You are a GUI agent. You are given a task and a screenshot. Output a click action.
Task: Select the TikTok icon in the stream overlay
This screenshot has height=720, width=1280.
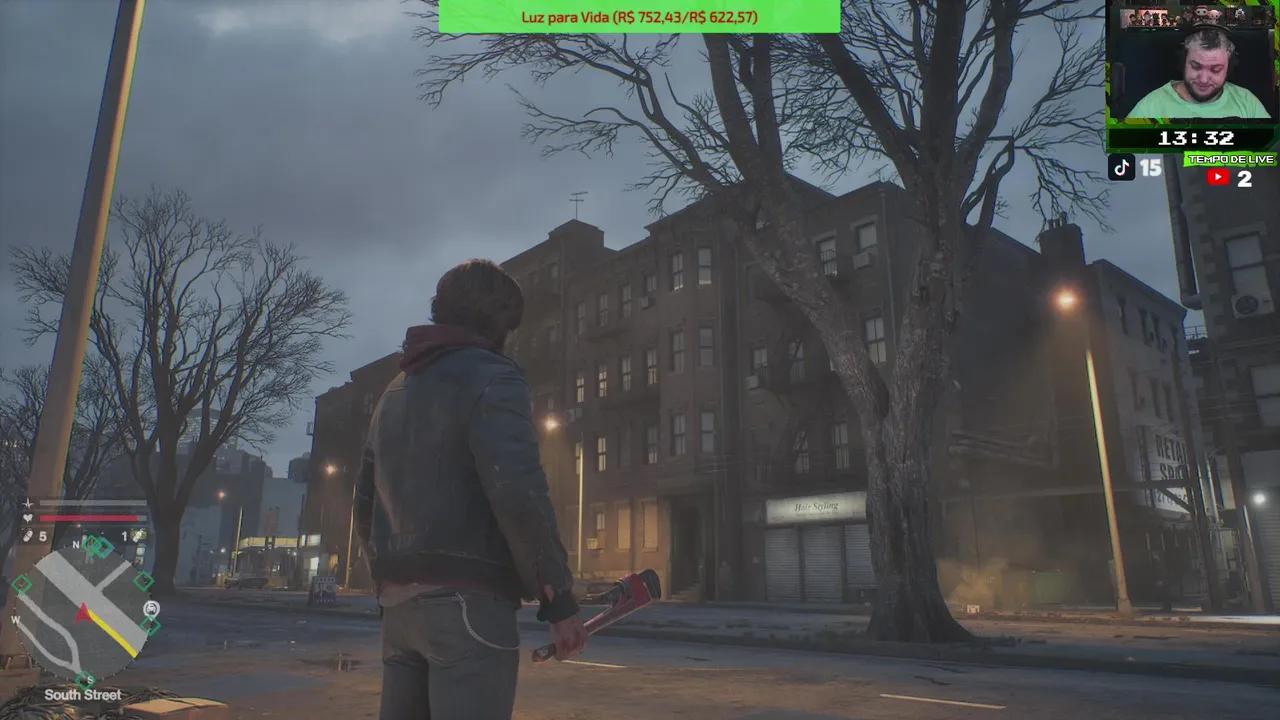click(x=1121, y=168)
